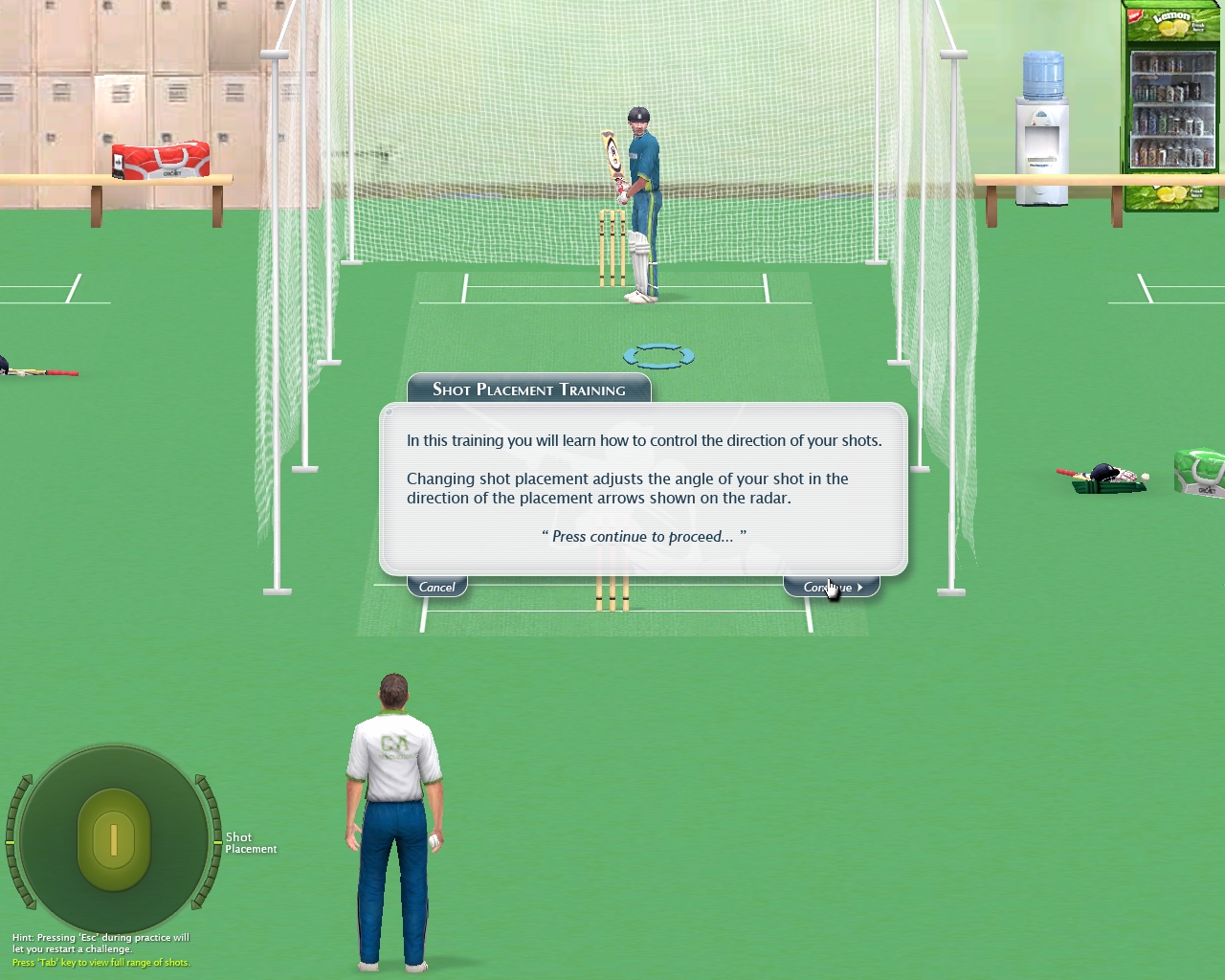This screenshot has height=980, width=1225.
Task: Click the 'Press continue to proceed' message text
Action: click(642, 536)
